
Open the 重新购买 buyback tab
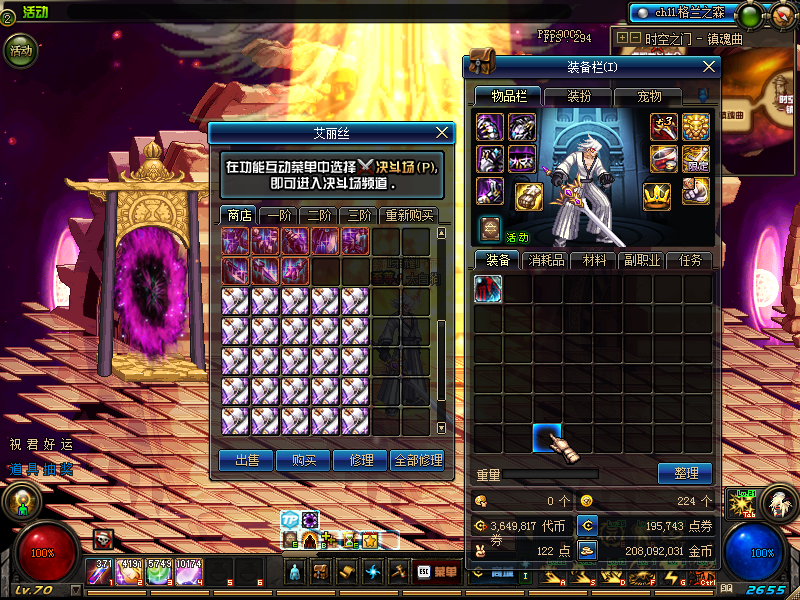pos(408,215)
